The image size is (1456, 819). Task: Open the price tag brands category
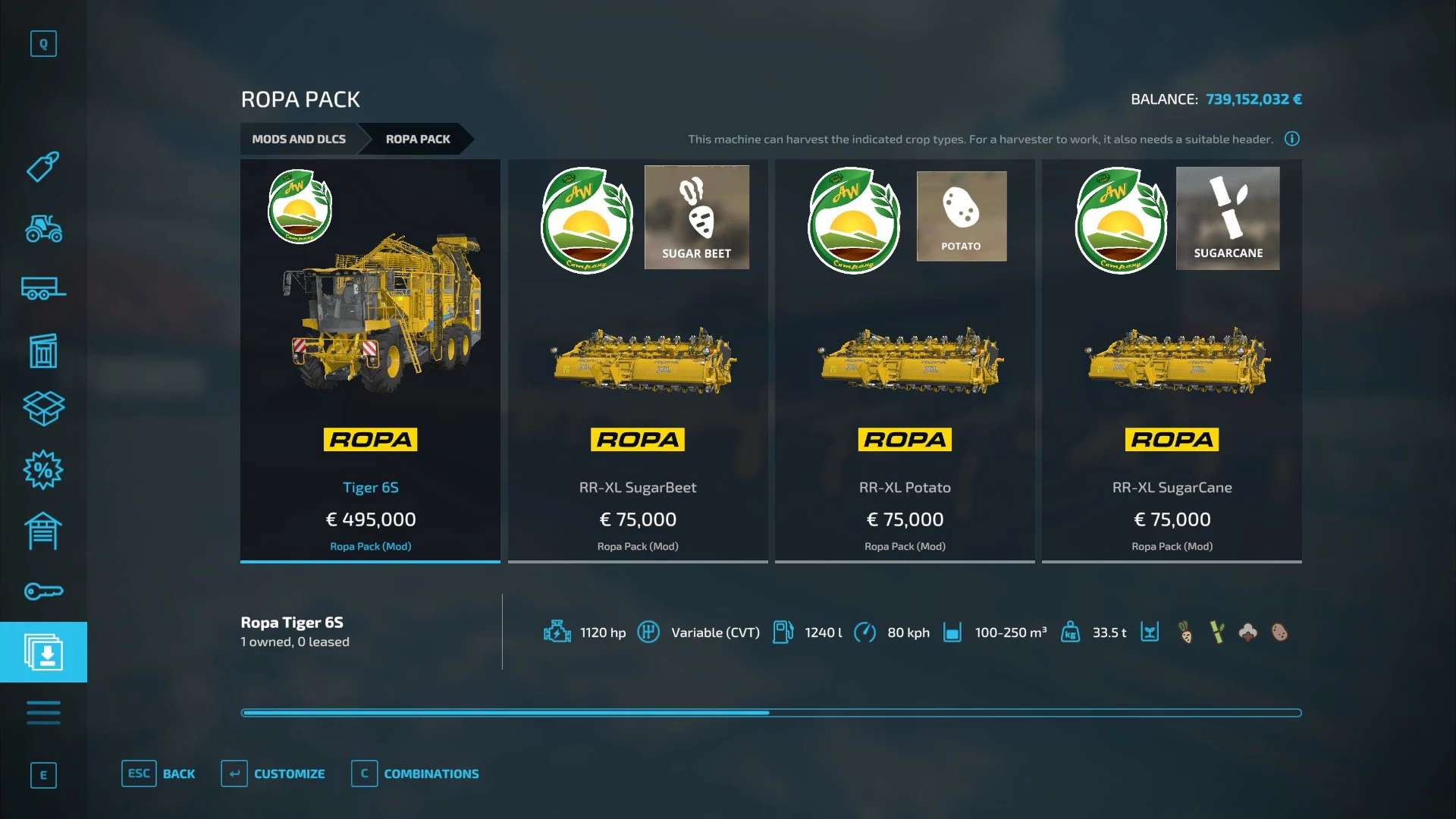(x=43, y=167)
